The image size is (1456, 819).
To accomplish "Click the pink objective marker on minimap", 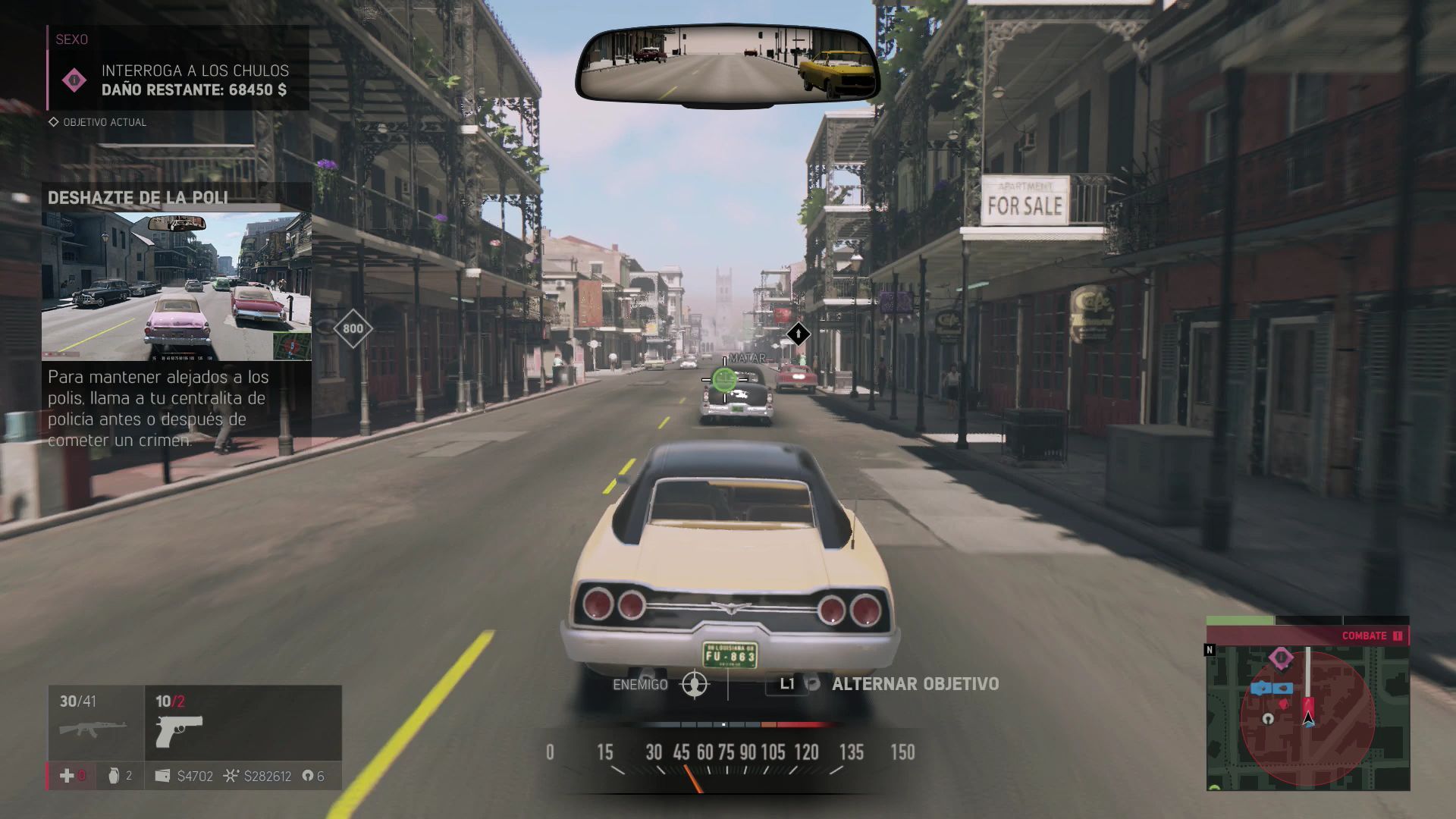I will click(1282, 657).
